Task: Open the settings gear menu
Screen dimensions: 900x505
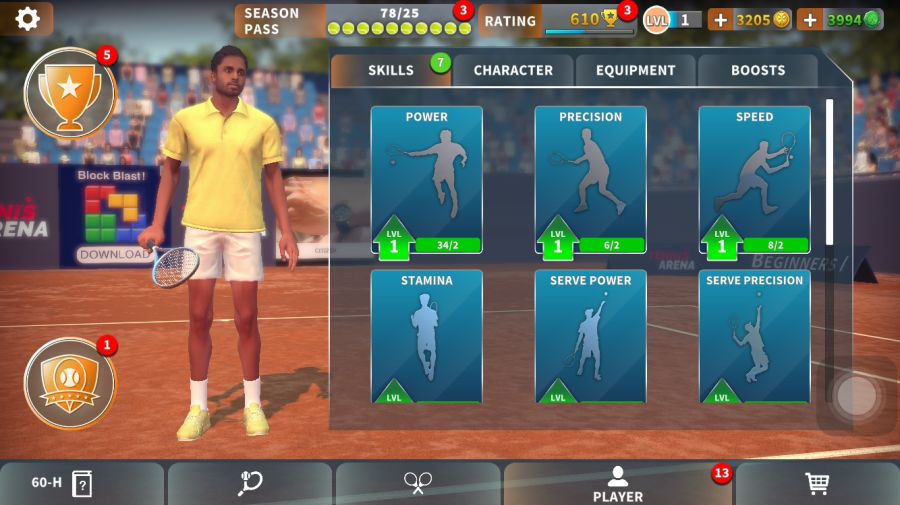Action: point(27,19)
